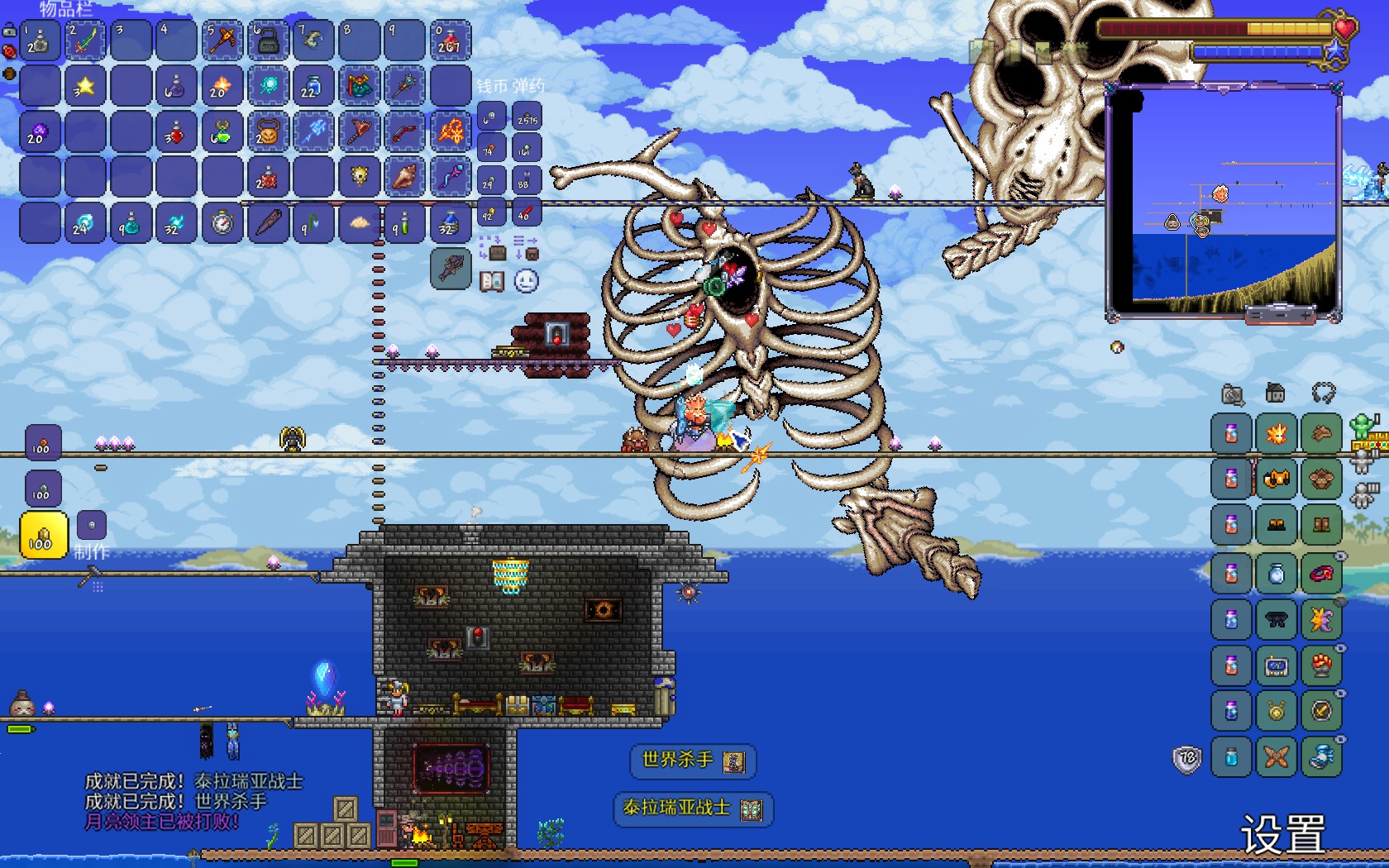Open the camera mode icon
The height and width of the screenshot is (868, 1389).
(x=1232, y=394)
